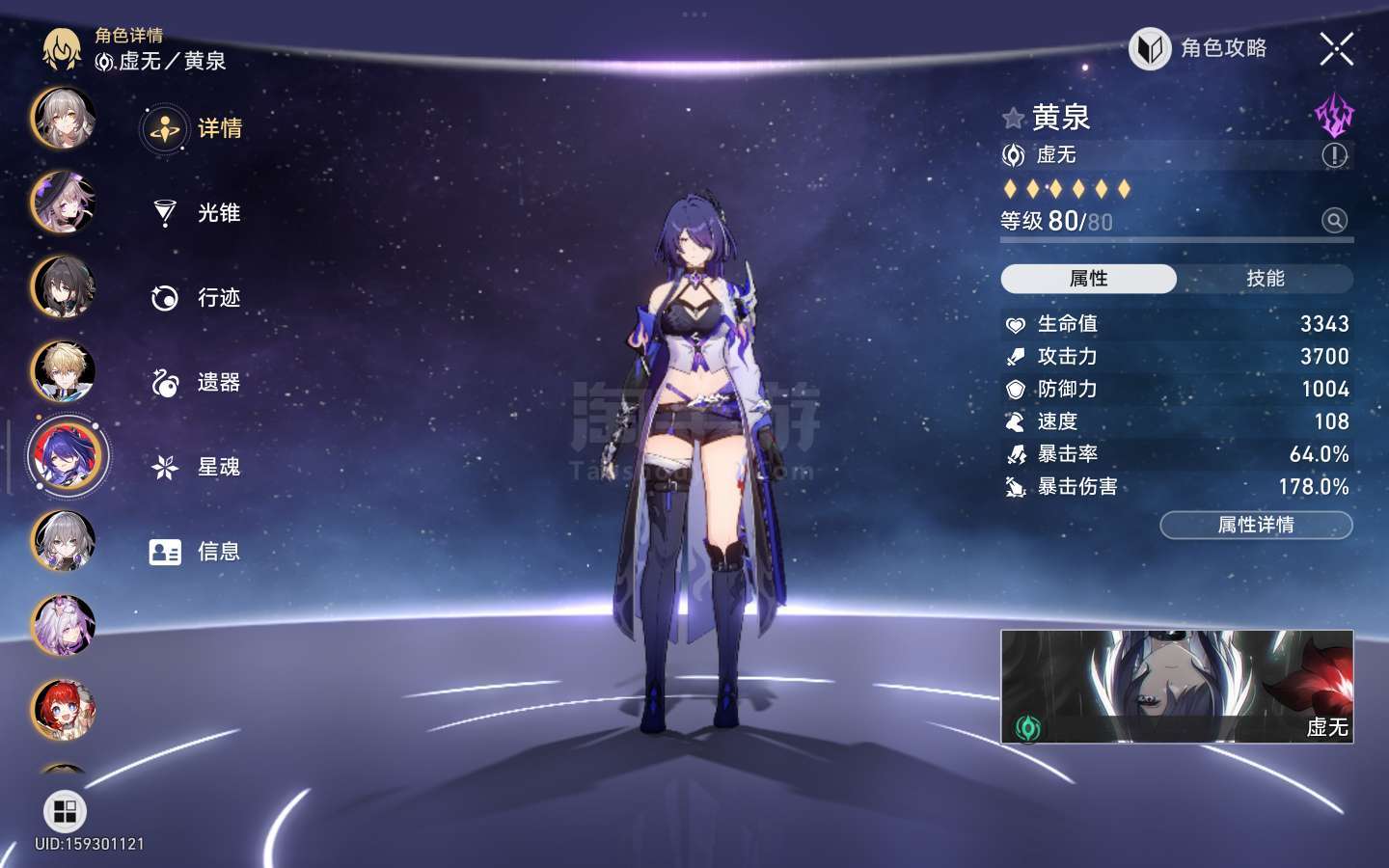
Task: Open the grid menu button above UID
Action: 65,811
